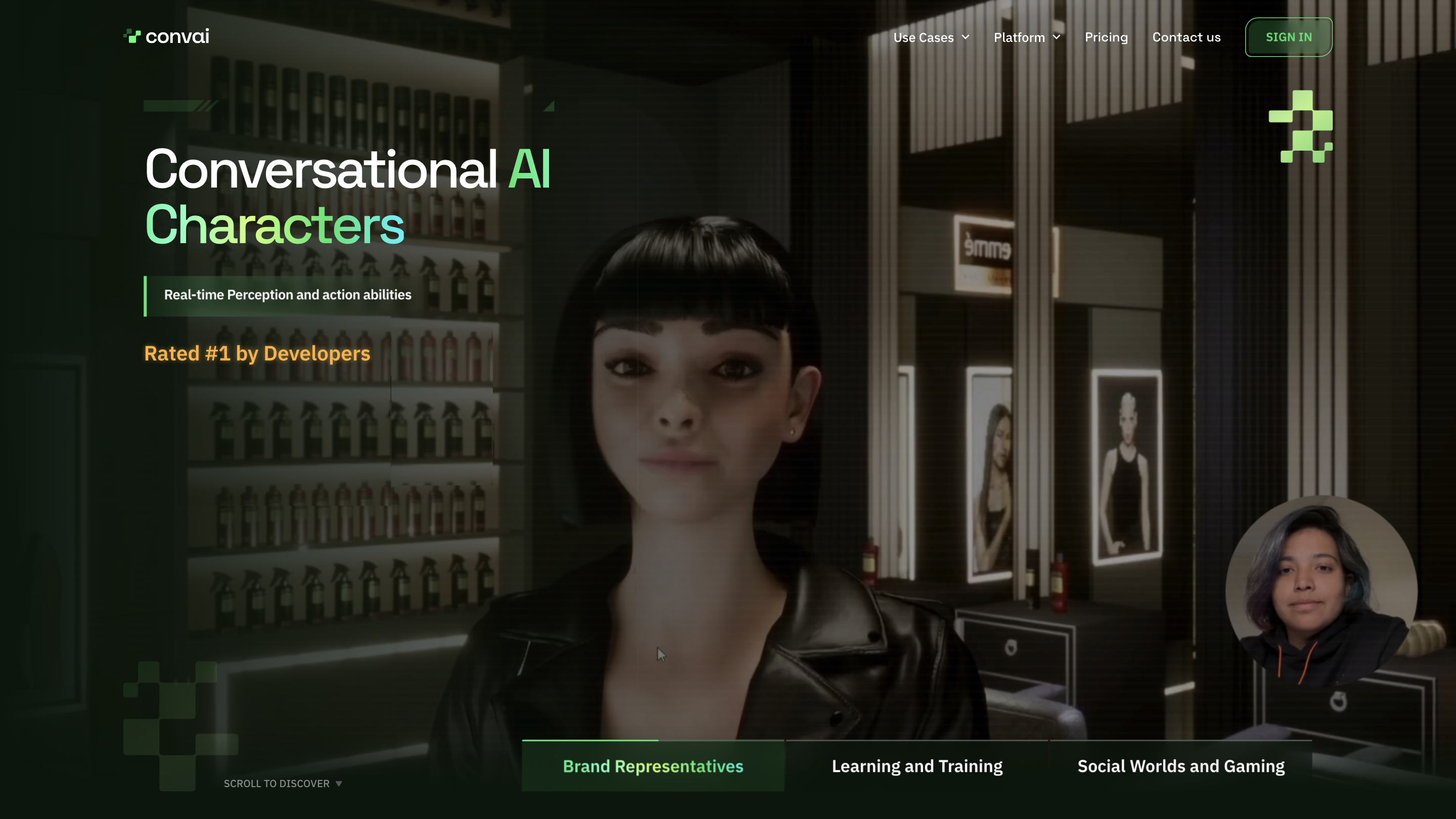Click the Rated #1 by Developers link
Image resolution: width=1456 pixels, height=819 pixels.
(x=257, y=353)
